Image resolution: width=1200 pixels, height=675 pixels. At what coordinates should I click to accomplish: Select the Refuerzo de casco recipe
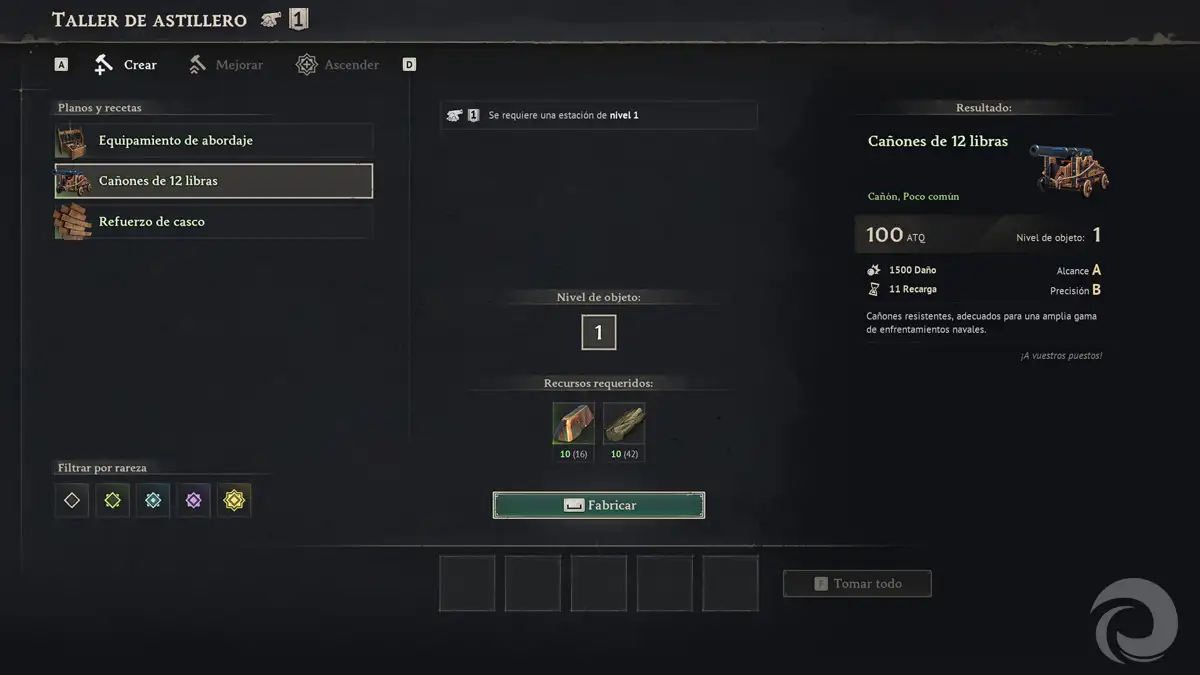213,222
